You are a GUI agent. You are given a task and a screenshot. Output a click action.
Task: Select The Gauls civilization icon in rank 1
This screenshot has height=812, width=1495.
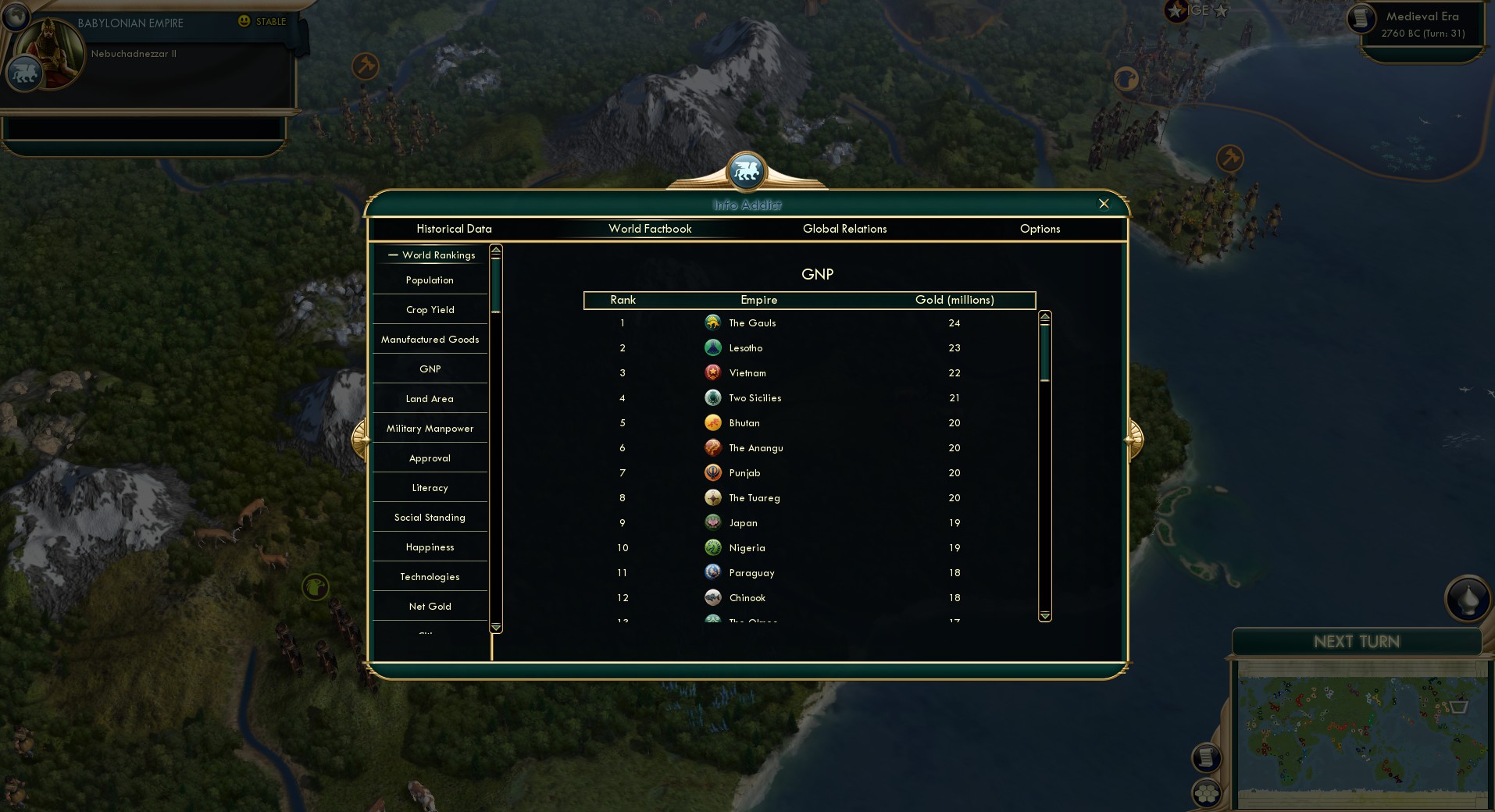(x=713, y=322)
